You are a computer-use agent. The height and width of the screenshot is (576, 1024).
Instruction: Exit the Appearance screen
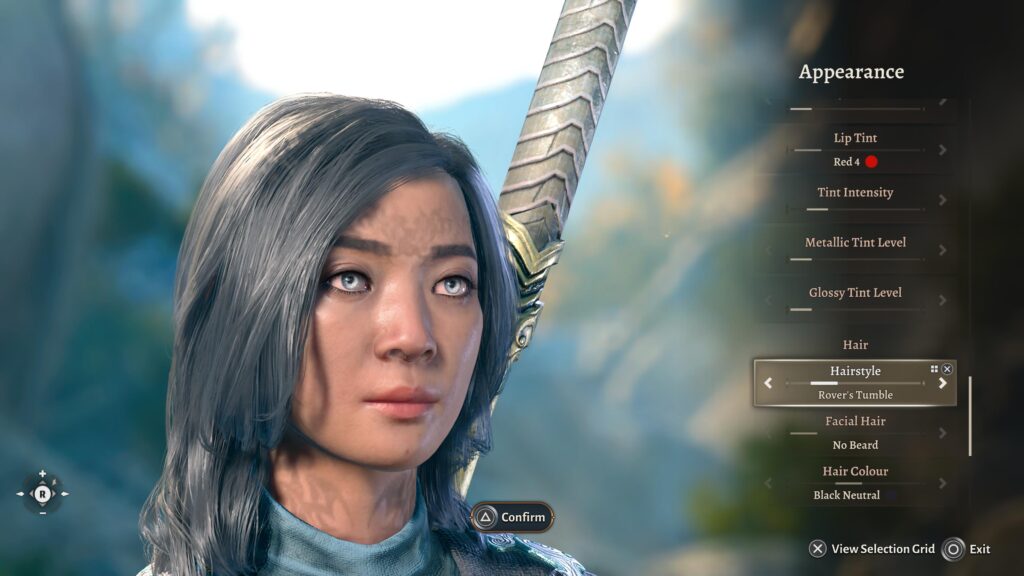click(967, 549)
